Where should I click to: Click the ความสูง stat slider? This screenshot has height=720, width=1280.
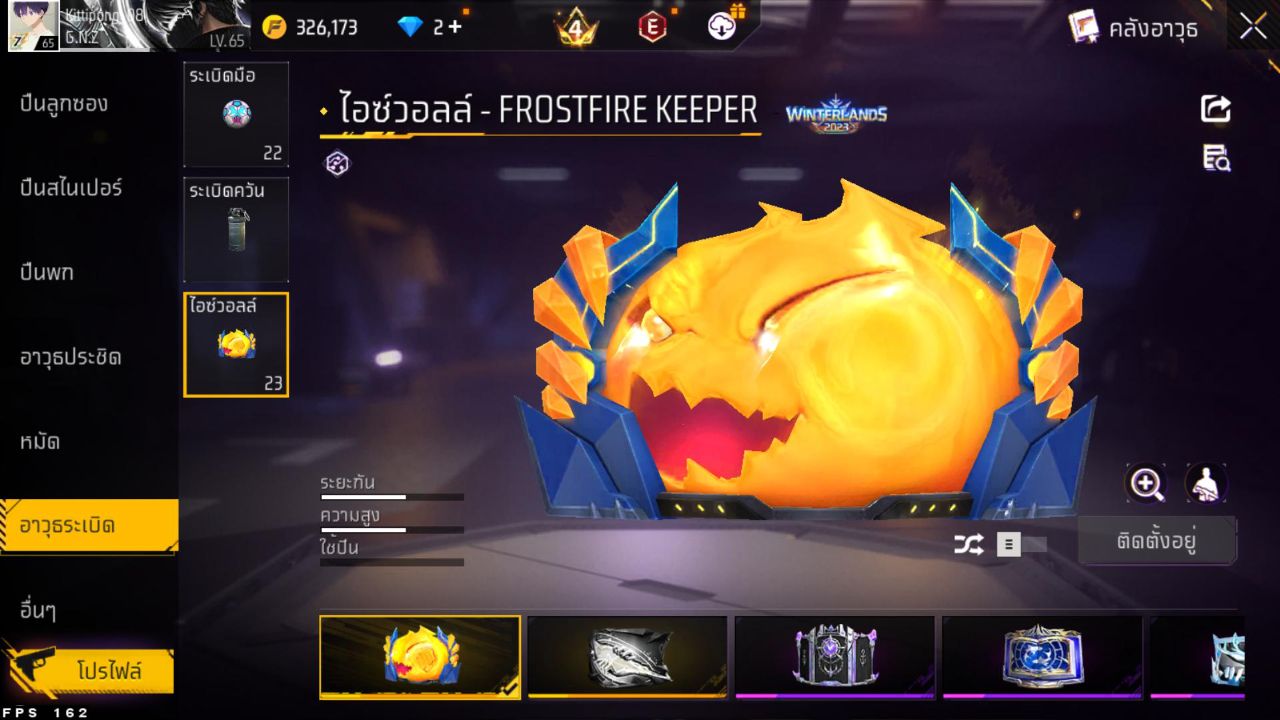(x=390, y=527)
